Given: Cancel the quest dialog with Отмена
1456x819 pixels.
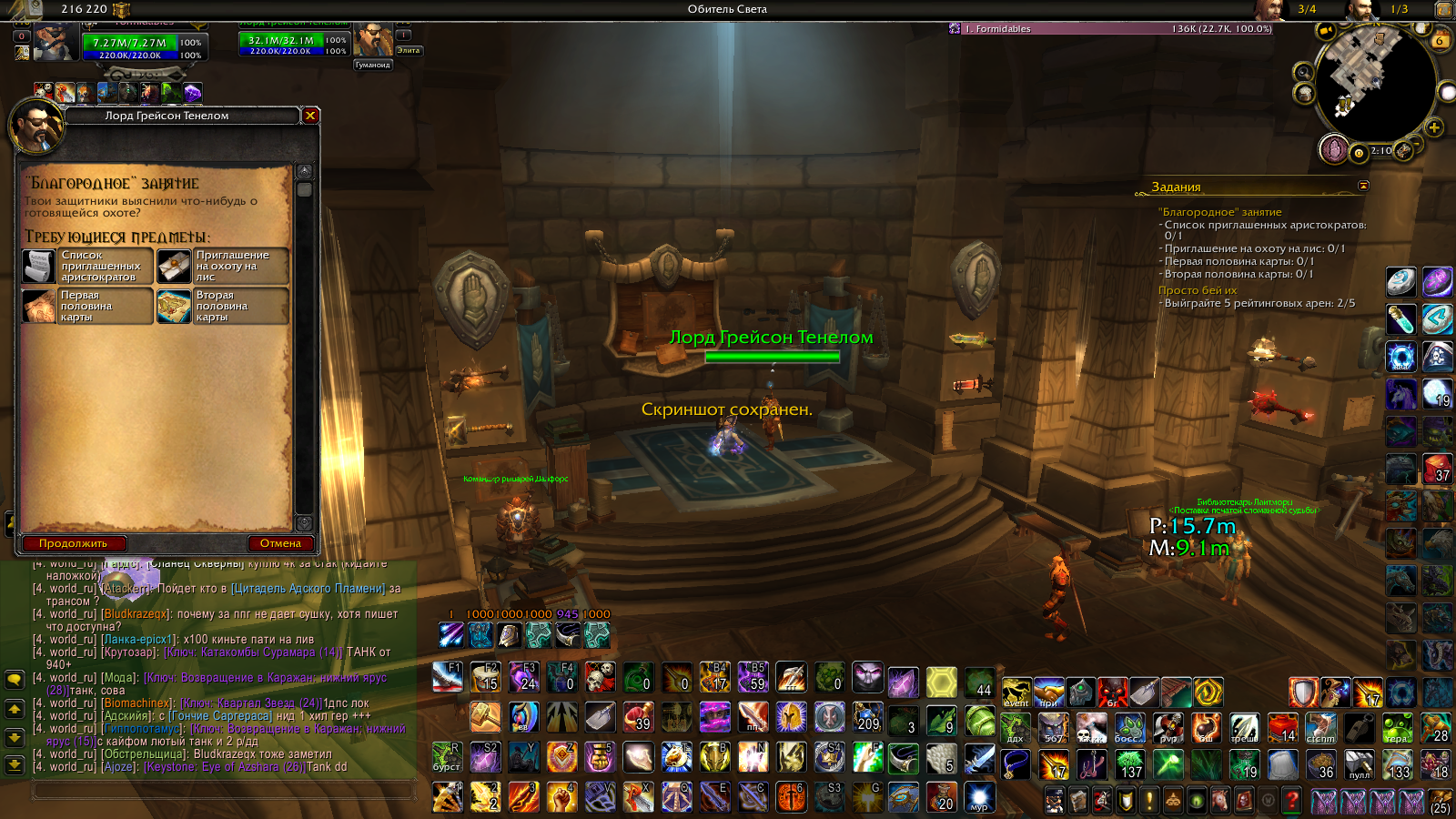Looking at the screenshot, I should click(x=280, y=543).
